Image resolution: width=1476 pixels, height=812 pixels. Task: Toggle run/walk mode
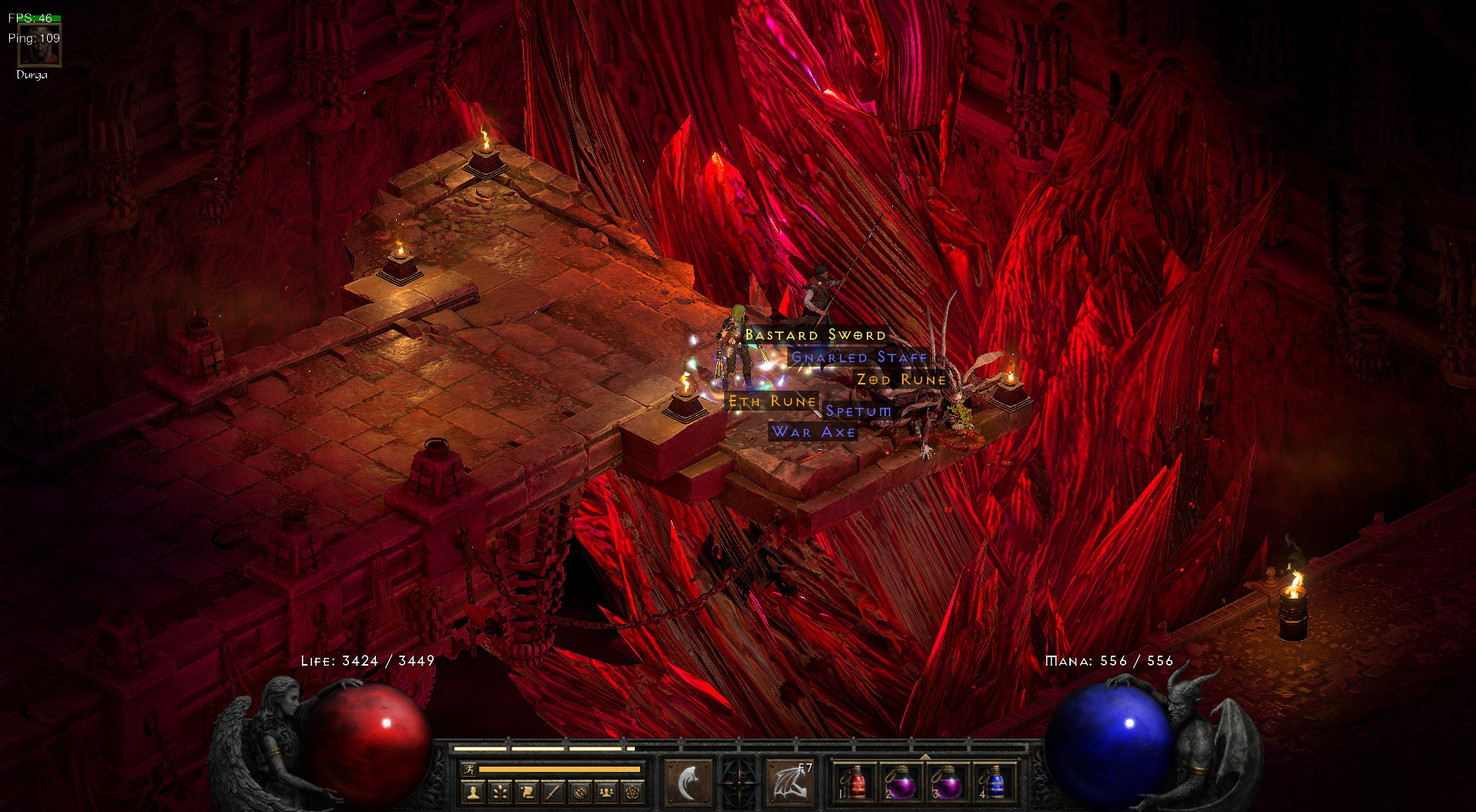(469, 769)
